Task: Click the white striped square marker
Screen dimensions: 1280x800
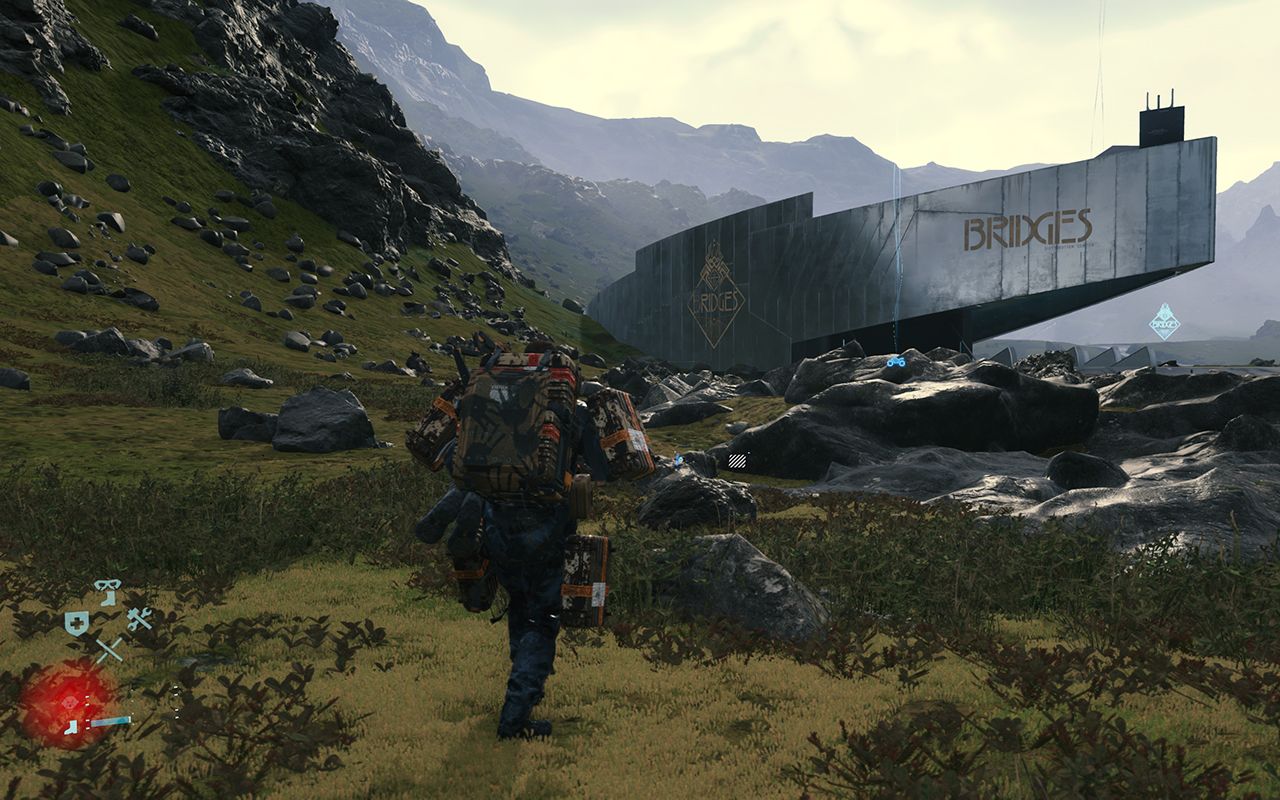Action: click(738, 460)
